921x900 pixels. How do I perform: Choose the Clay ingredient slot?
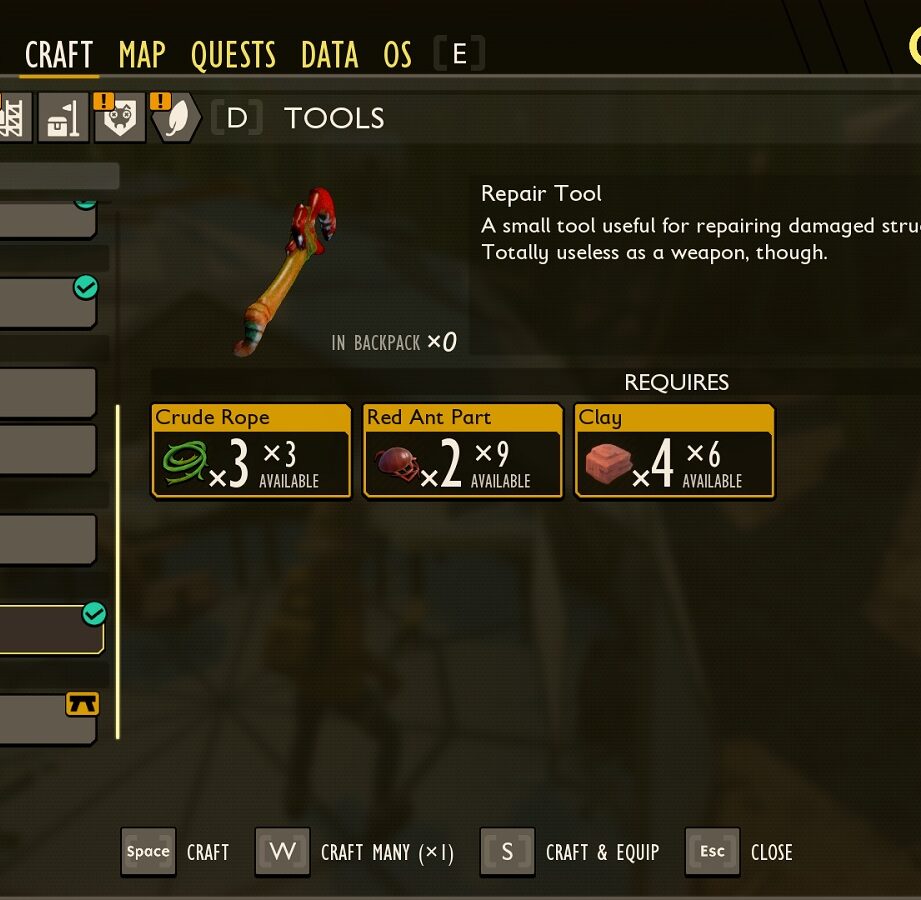coord(674,450)
